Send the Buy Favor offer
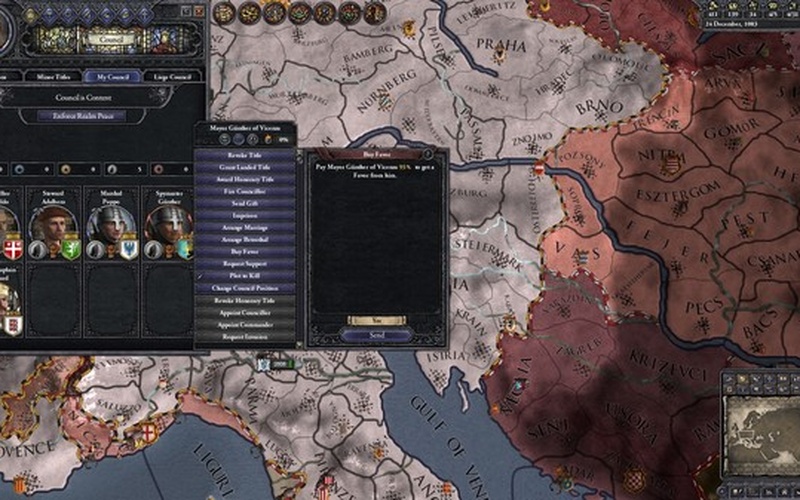Image resolution: width=800 pixels, height=500 pixels. [376, 334]
